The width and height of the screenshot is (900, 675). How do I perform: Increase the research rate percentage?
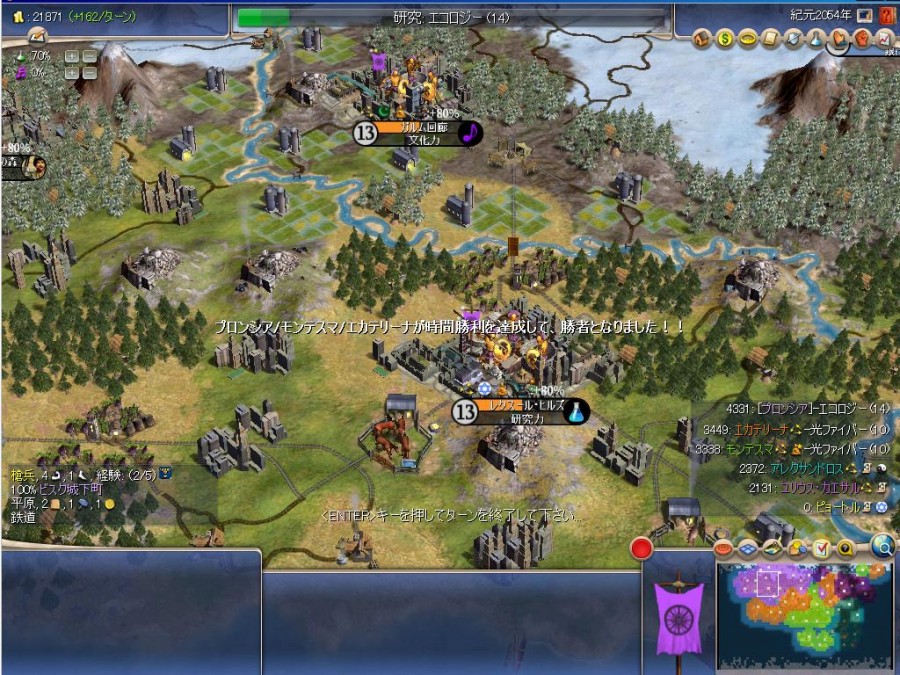(72, 56)
